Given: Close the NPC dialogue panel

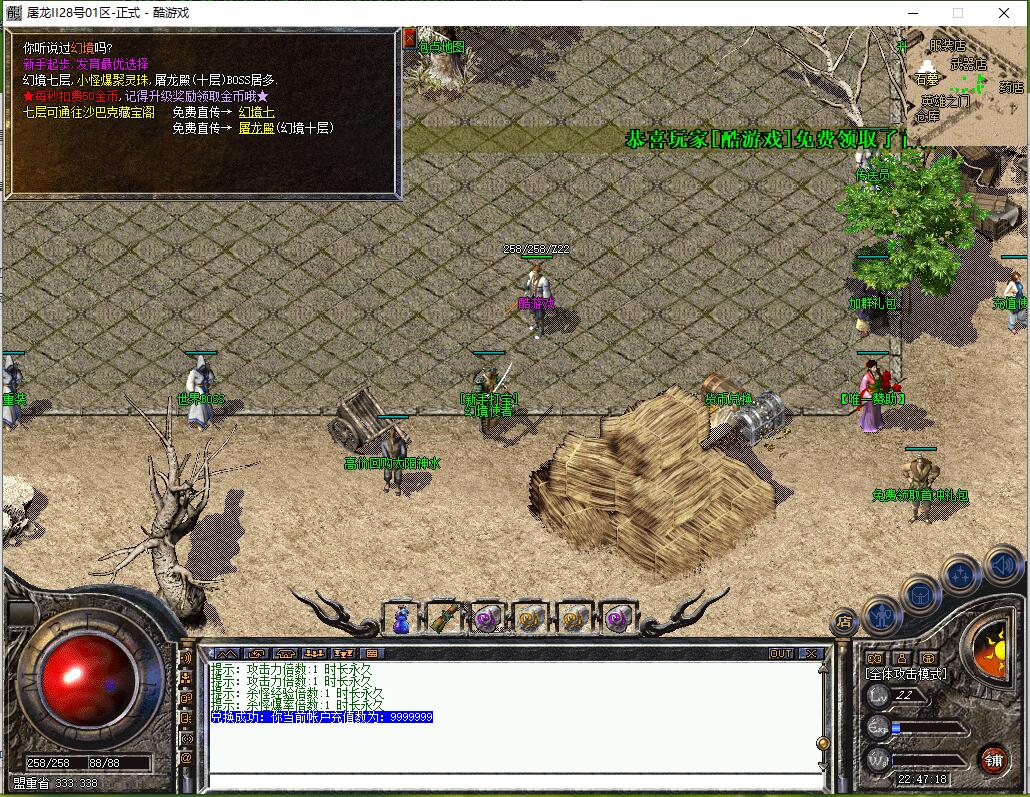Looking at the screenshot, I should (409, 38).
